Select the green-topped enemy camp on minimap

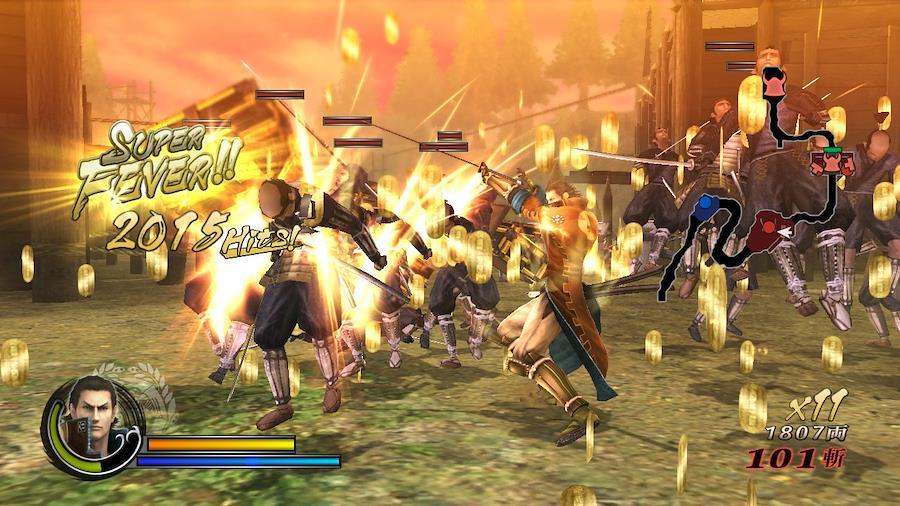(831, 159)
